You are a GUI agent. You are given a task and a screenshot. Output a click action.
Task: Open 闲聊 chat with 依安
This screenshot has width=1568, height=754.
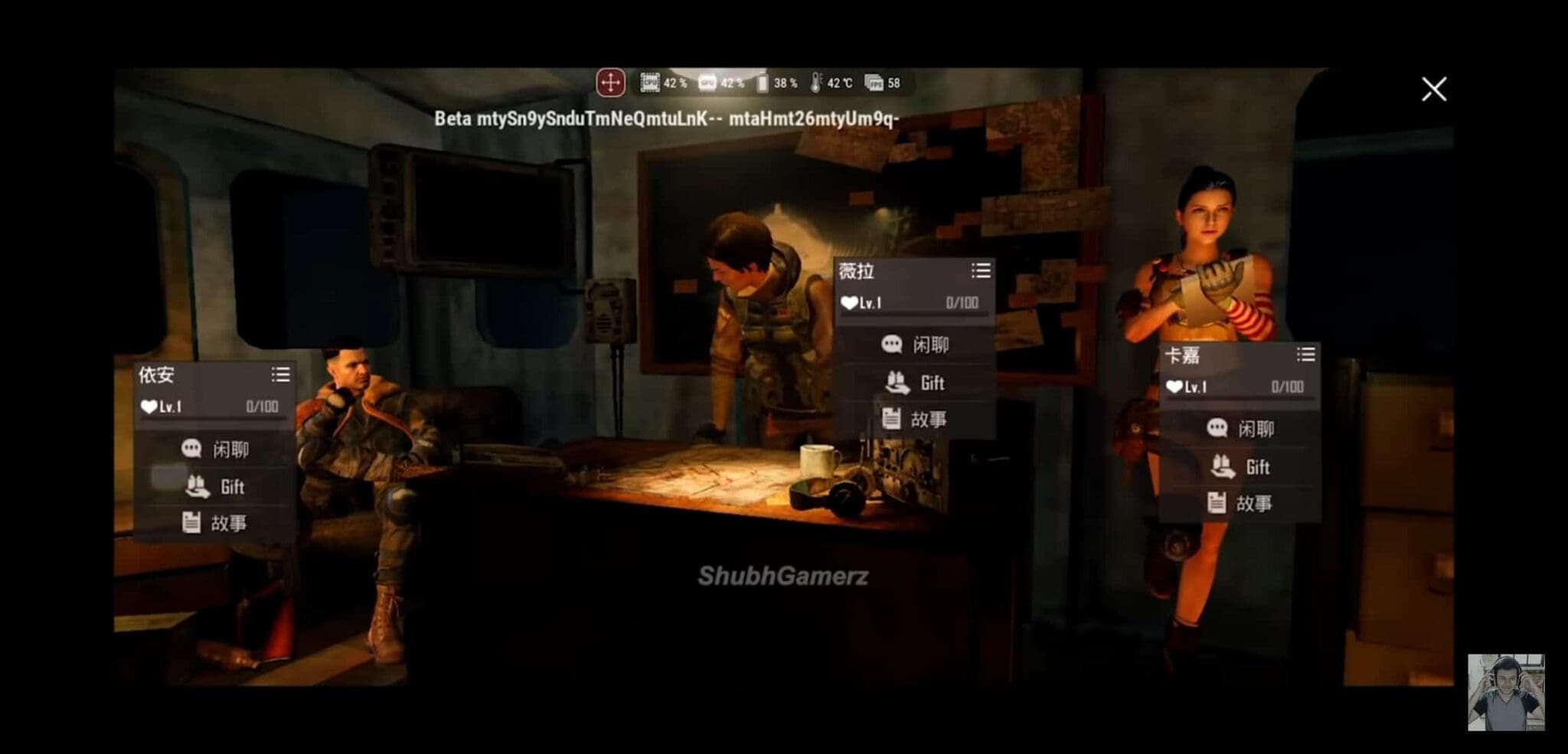[216, 449]
